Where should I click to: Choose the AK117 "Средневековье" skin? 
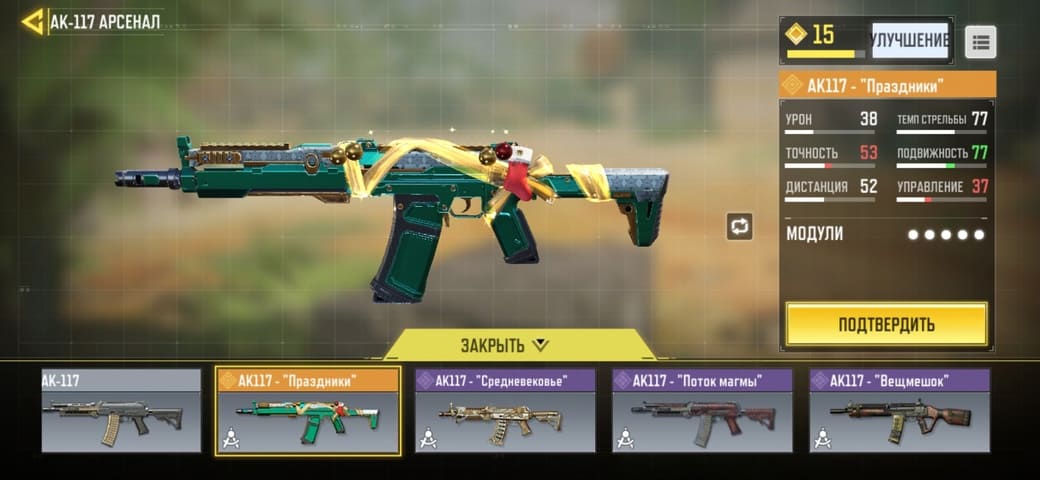(x=505, y=412)
